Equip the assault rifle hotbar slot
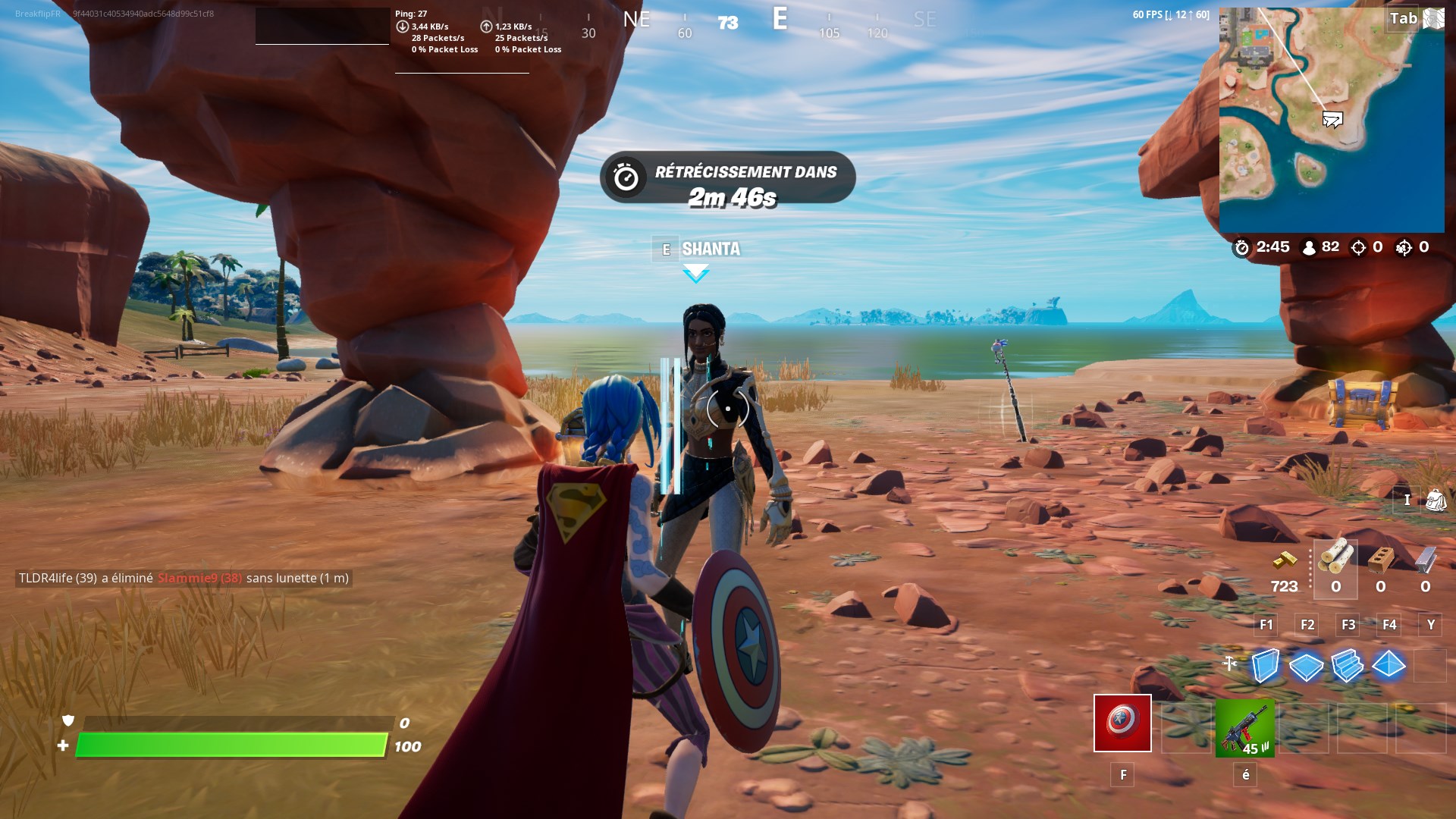1456x819 pixels. pyautogui.click(x=1244, y=728)
